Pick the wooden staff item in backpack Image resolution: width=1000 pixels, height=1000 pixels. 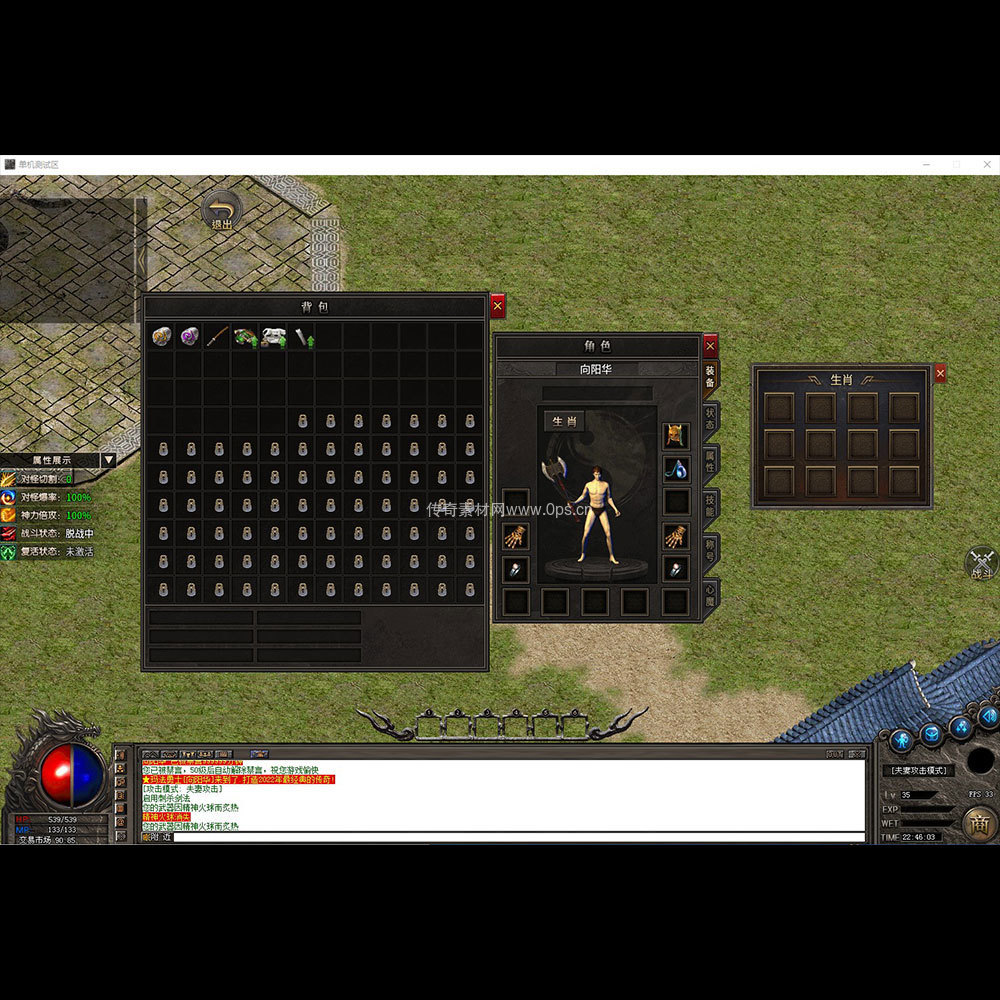pyautogui.click(x=217, y=337)
